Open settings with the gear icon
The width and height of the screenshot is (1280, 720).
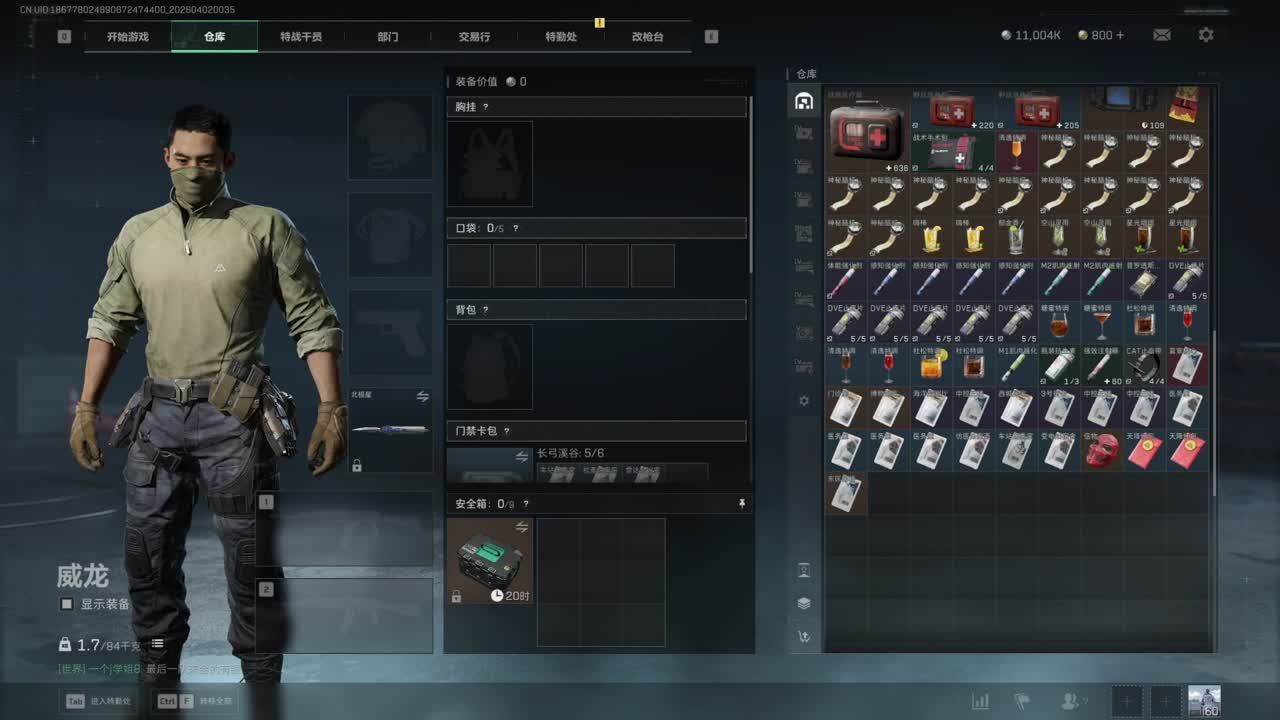coord(1206,35)
